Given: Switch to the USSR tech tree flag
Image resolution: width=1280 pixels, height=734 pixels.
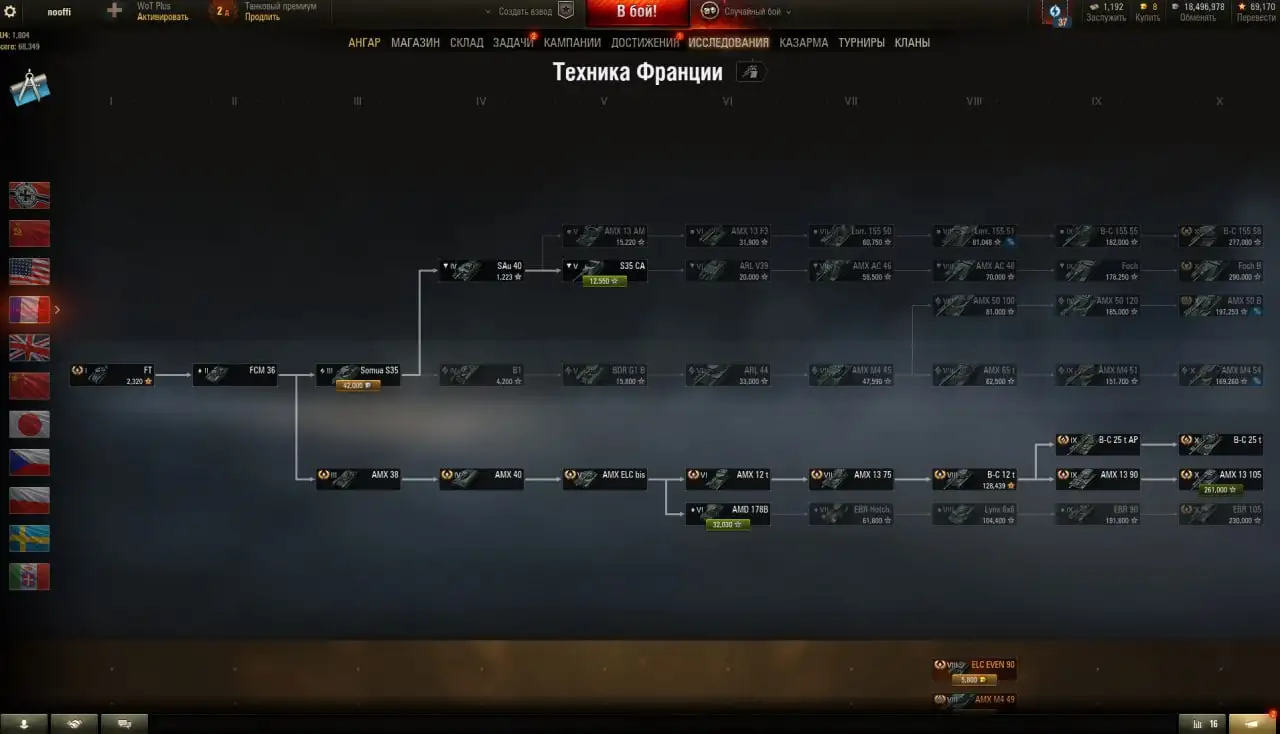Looking at the screenshot, I should coord(29,232).
